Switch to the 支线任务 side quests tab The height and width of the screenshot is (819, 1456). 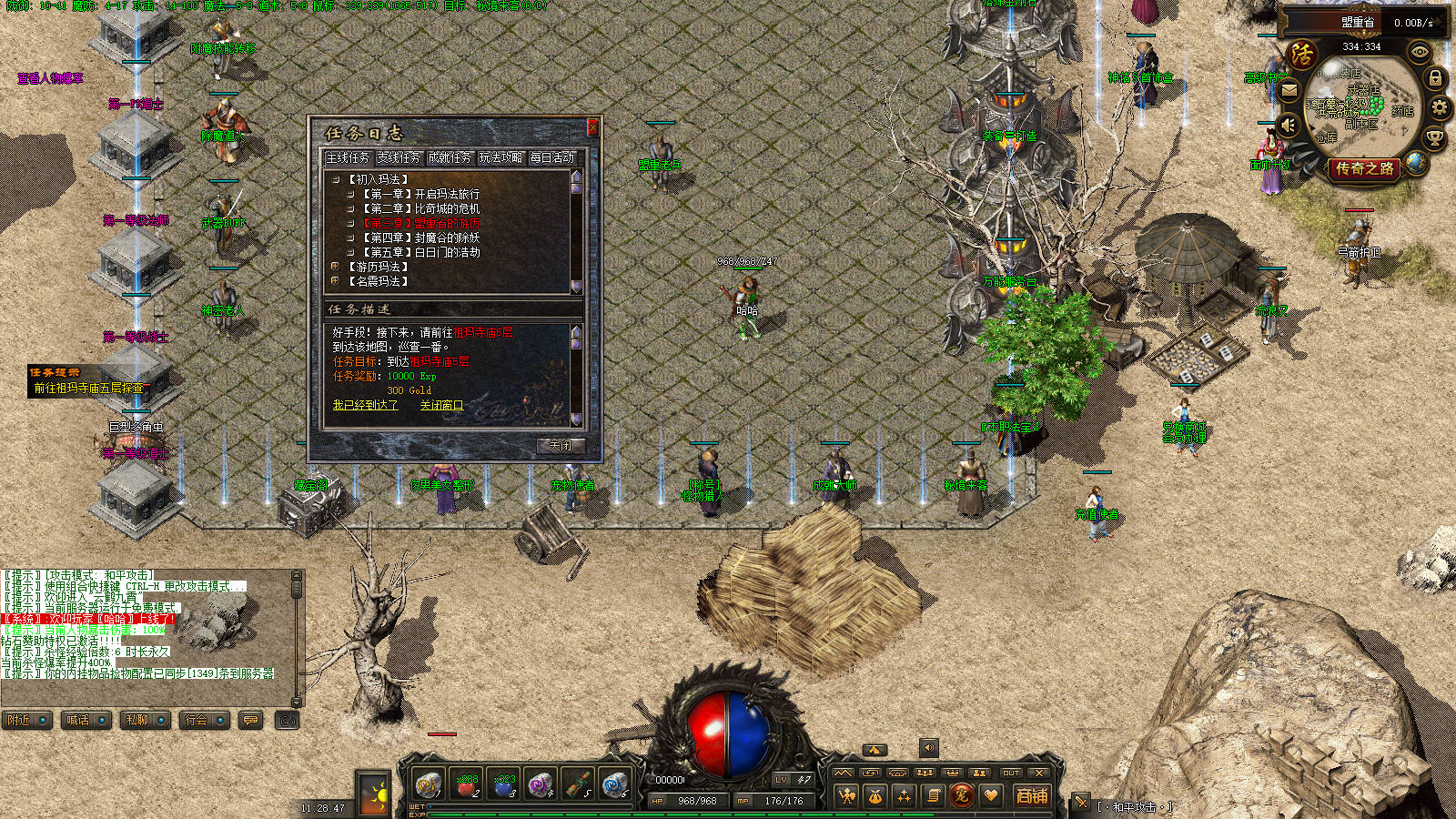[399, 157]
